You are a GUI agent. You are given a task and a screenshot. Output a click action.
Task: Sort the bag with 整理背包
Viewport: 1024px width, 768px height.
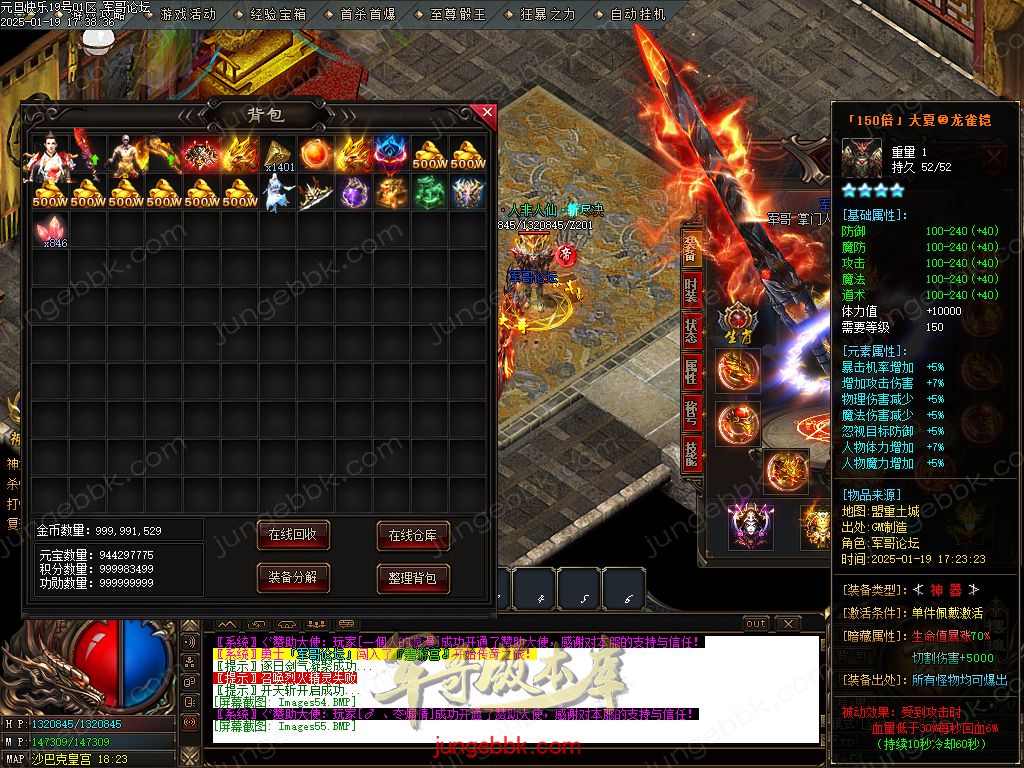pyautogui.click(x=412, y=578)
